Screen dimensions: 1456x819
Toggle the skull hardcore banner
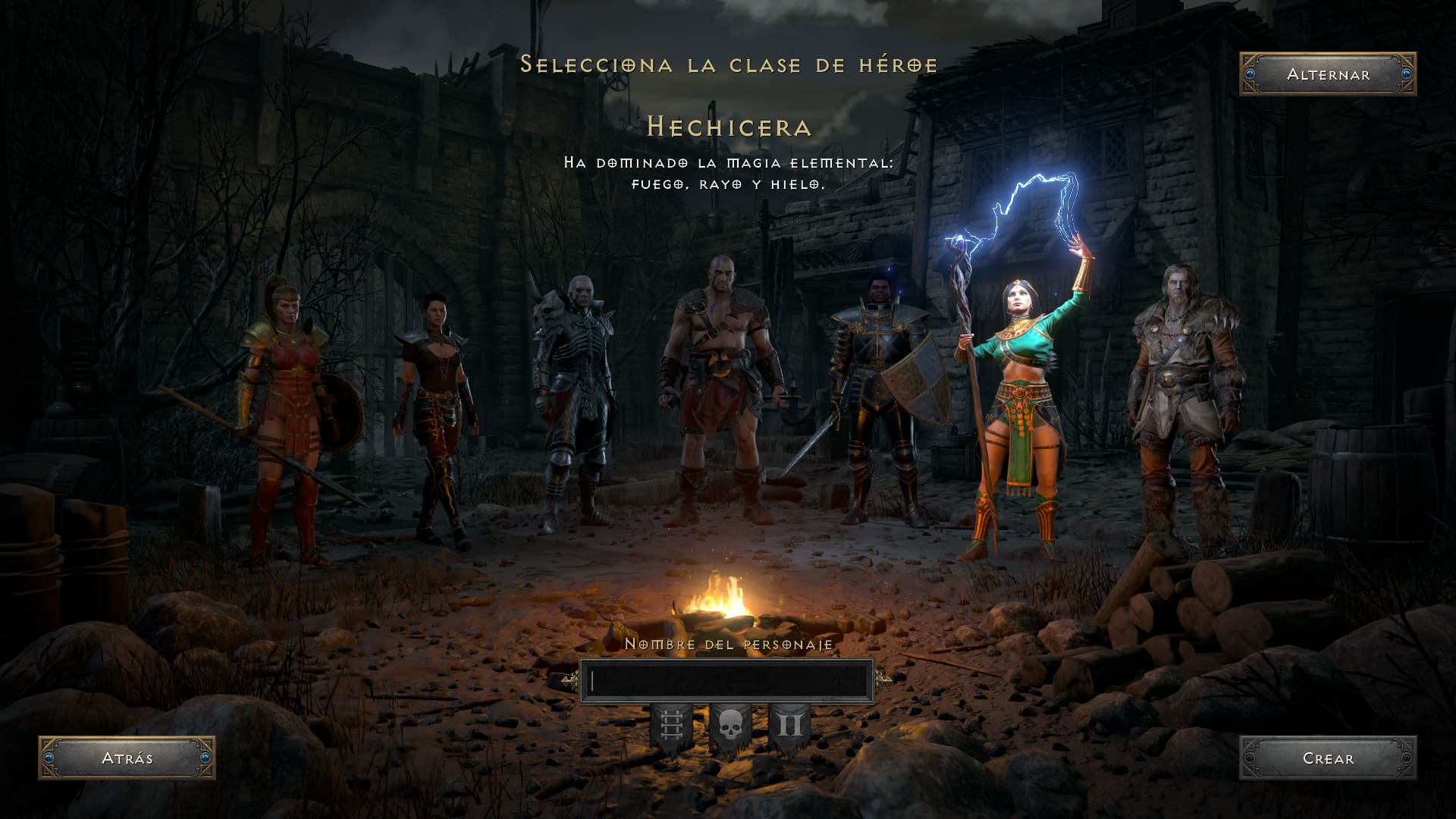pyautogui.click(x=730, y=727)
